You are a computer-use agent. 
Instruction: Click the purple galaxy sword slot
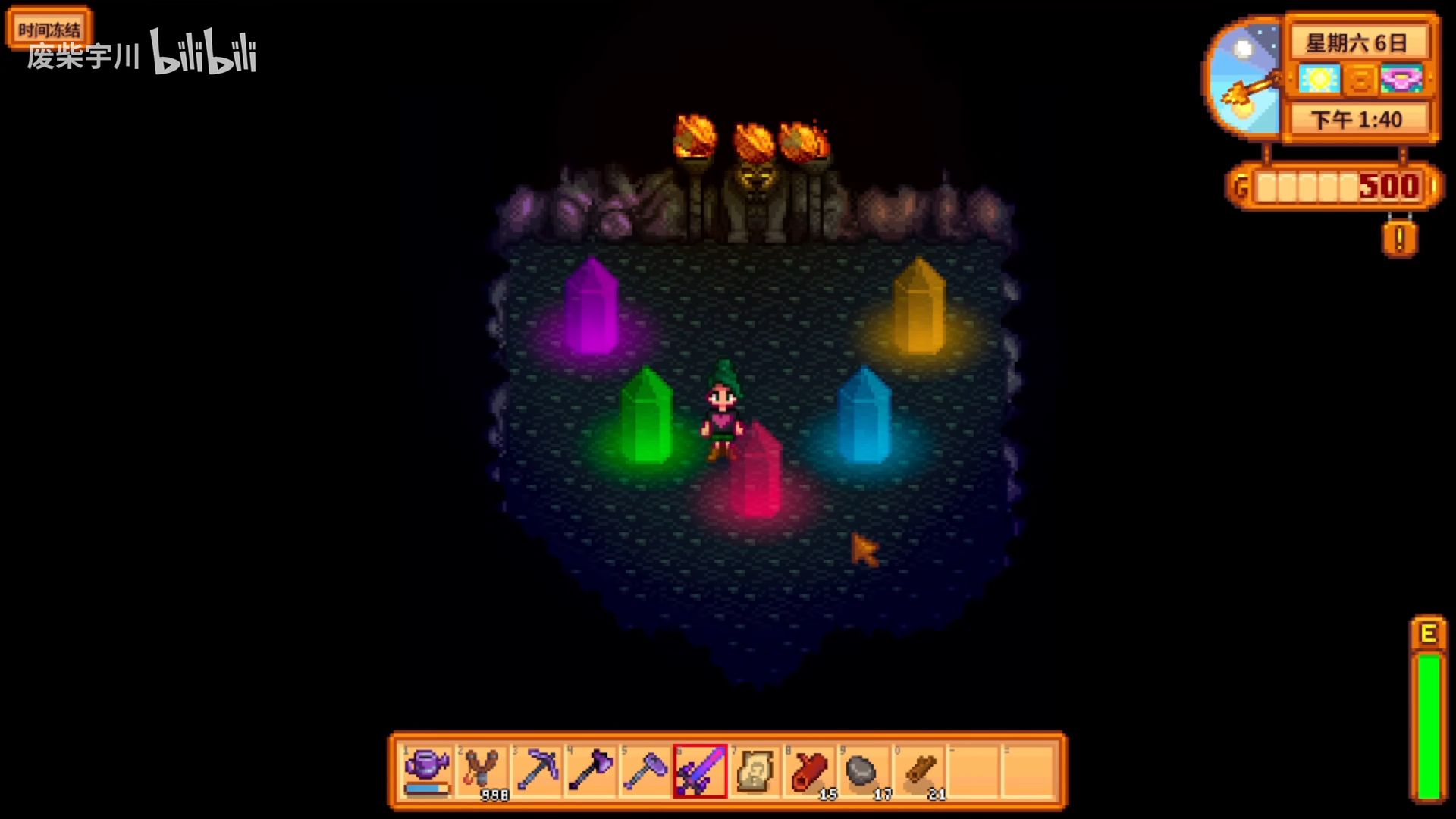coord(700,770)
